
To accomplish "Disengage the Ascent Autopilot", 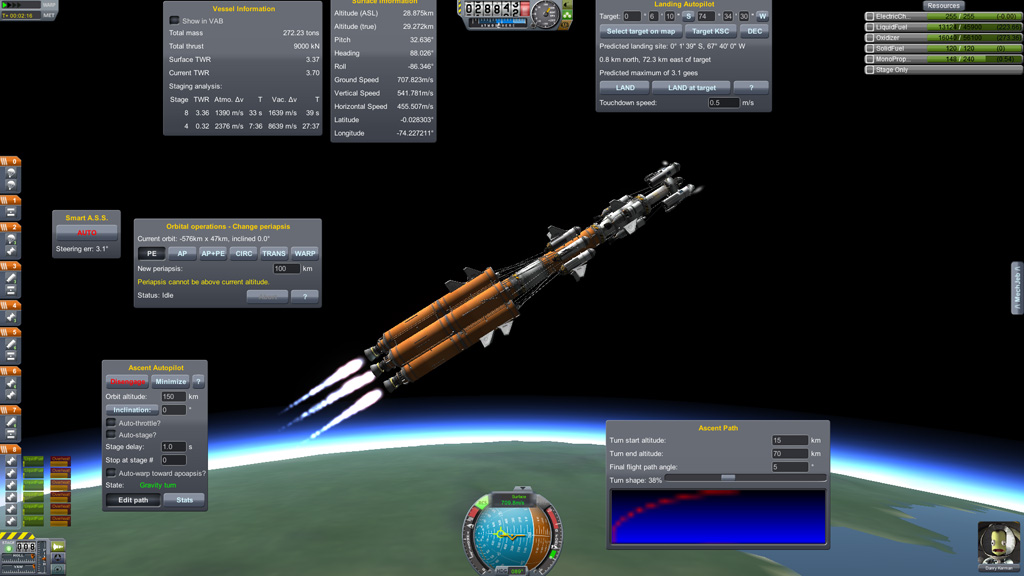I will pos(127,381).
